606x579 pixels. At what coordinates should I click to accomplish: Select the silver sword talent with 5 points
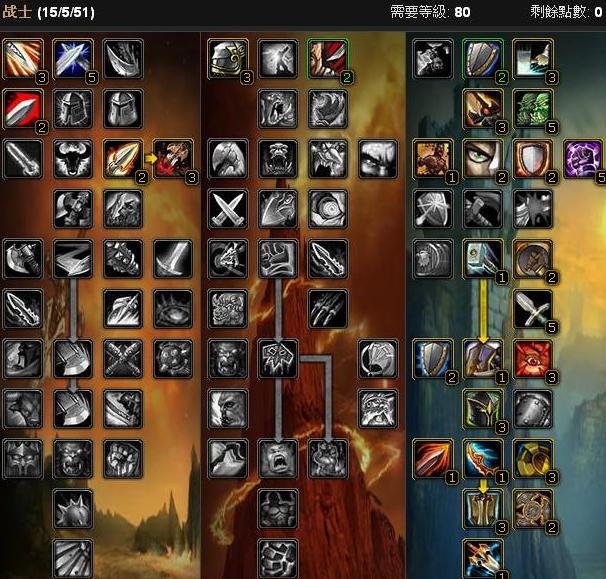pyautogui.click(x=532, y=308)
